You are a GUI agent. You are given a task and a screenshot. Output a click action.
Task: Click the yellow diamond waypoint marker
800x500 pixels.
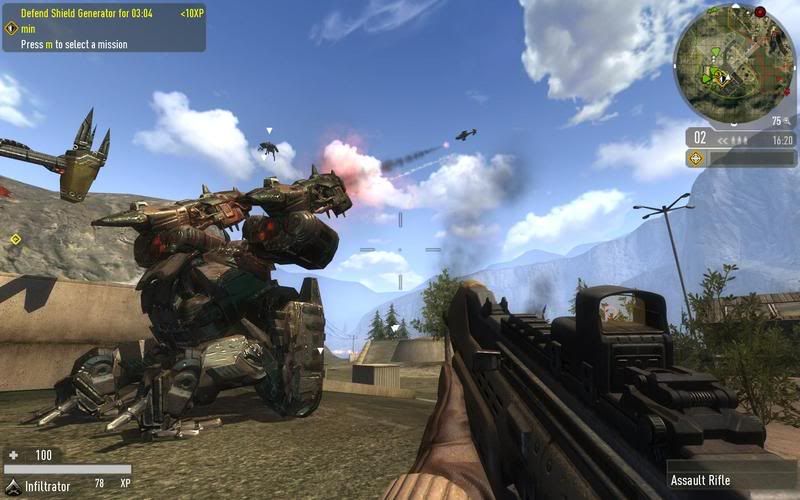click(15, 239)
